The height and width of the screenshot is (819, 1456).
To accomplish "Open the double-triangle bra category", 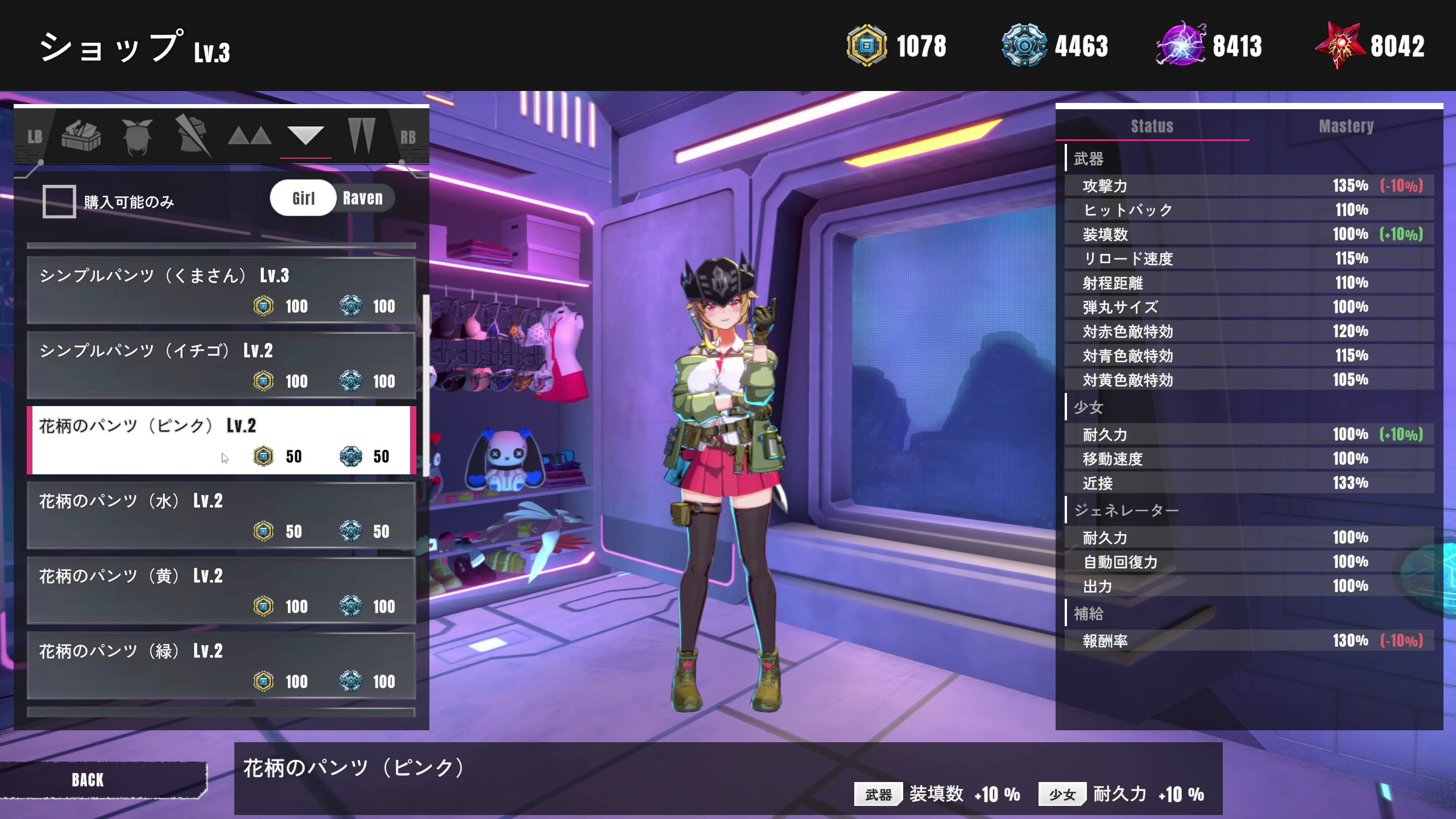I will 249,136.
